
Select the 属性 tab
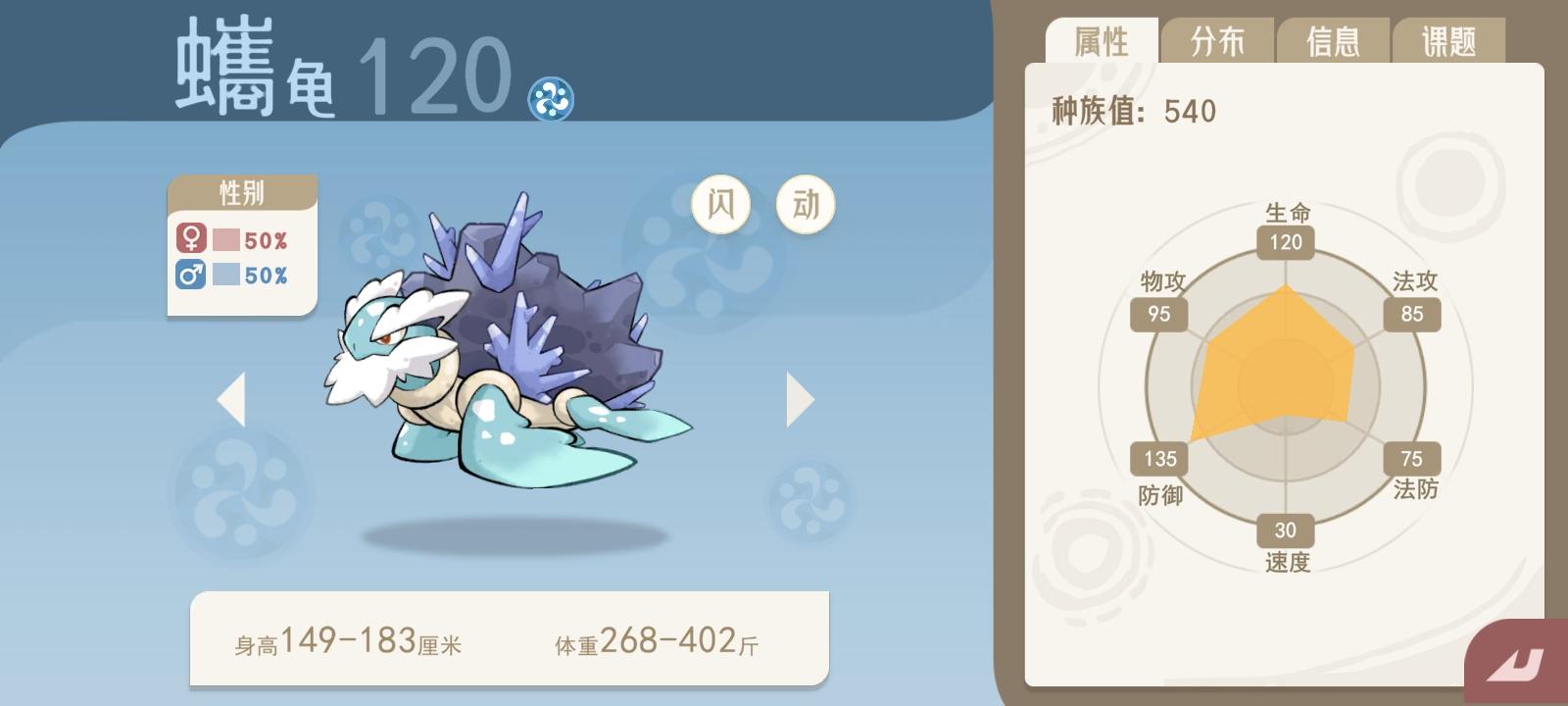1103,39
